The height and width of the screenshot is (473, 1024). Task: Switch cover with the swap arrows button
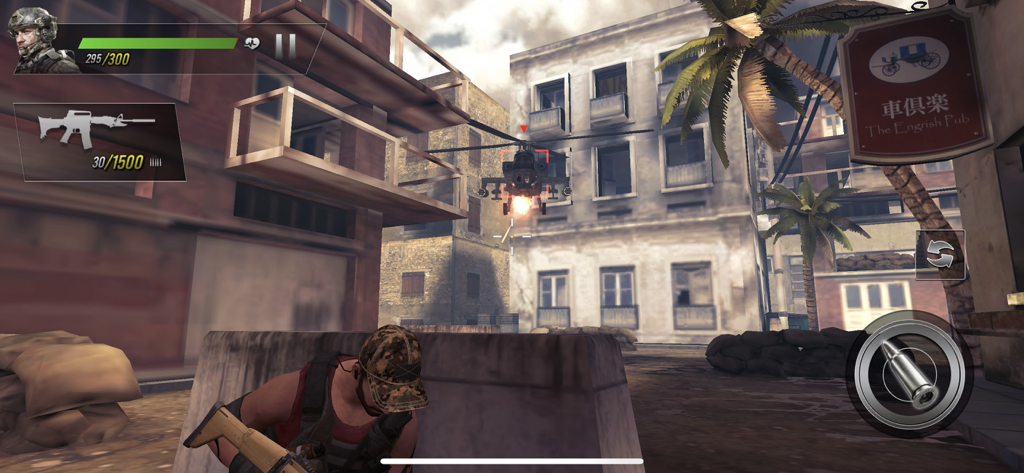[940, 254]
